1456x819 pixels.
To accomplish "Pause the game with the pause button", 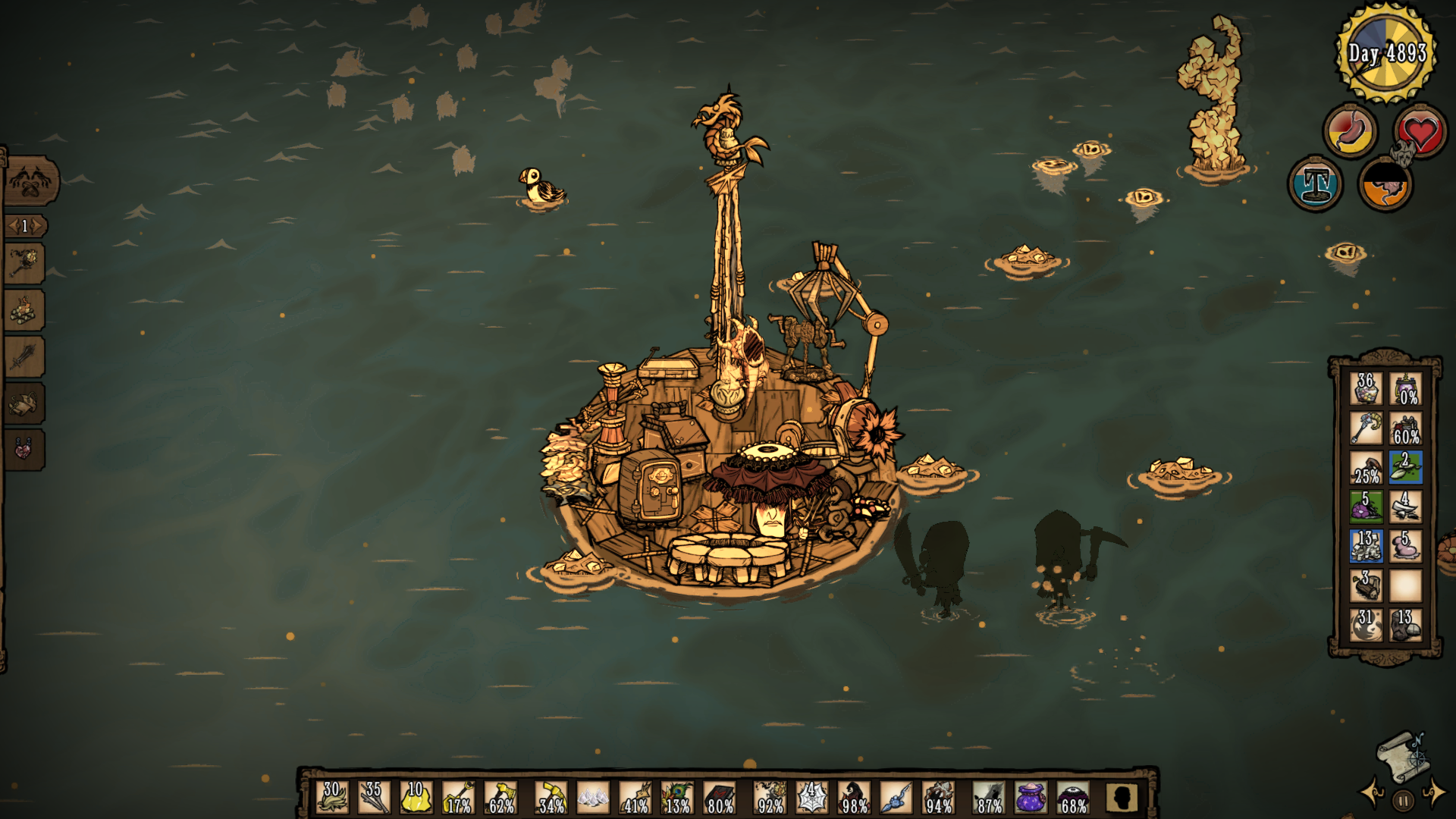I will point(1403,800).
